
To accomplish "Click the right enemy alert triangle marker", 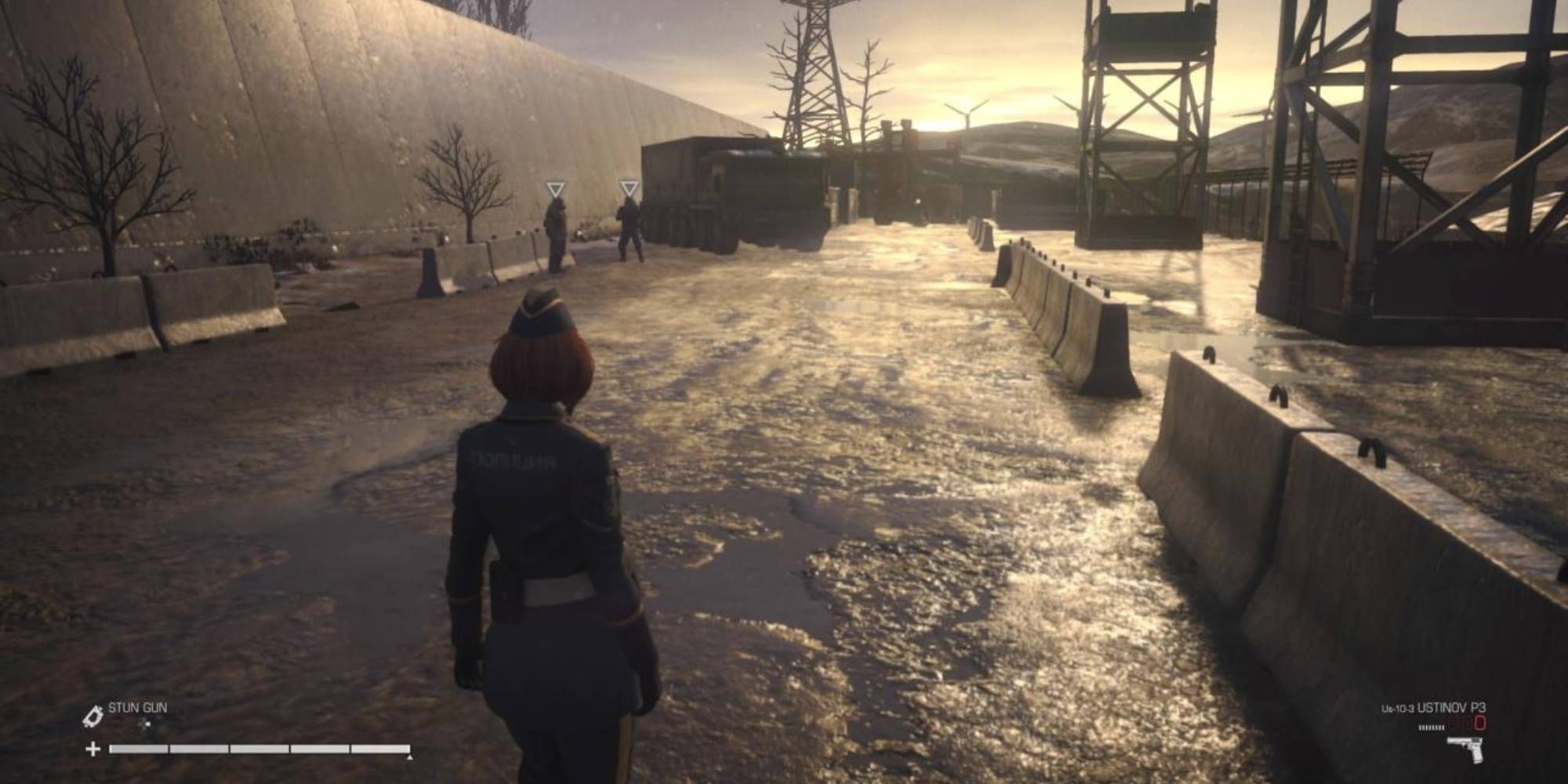I will 630,188.
